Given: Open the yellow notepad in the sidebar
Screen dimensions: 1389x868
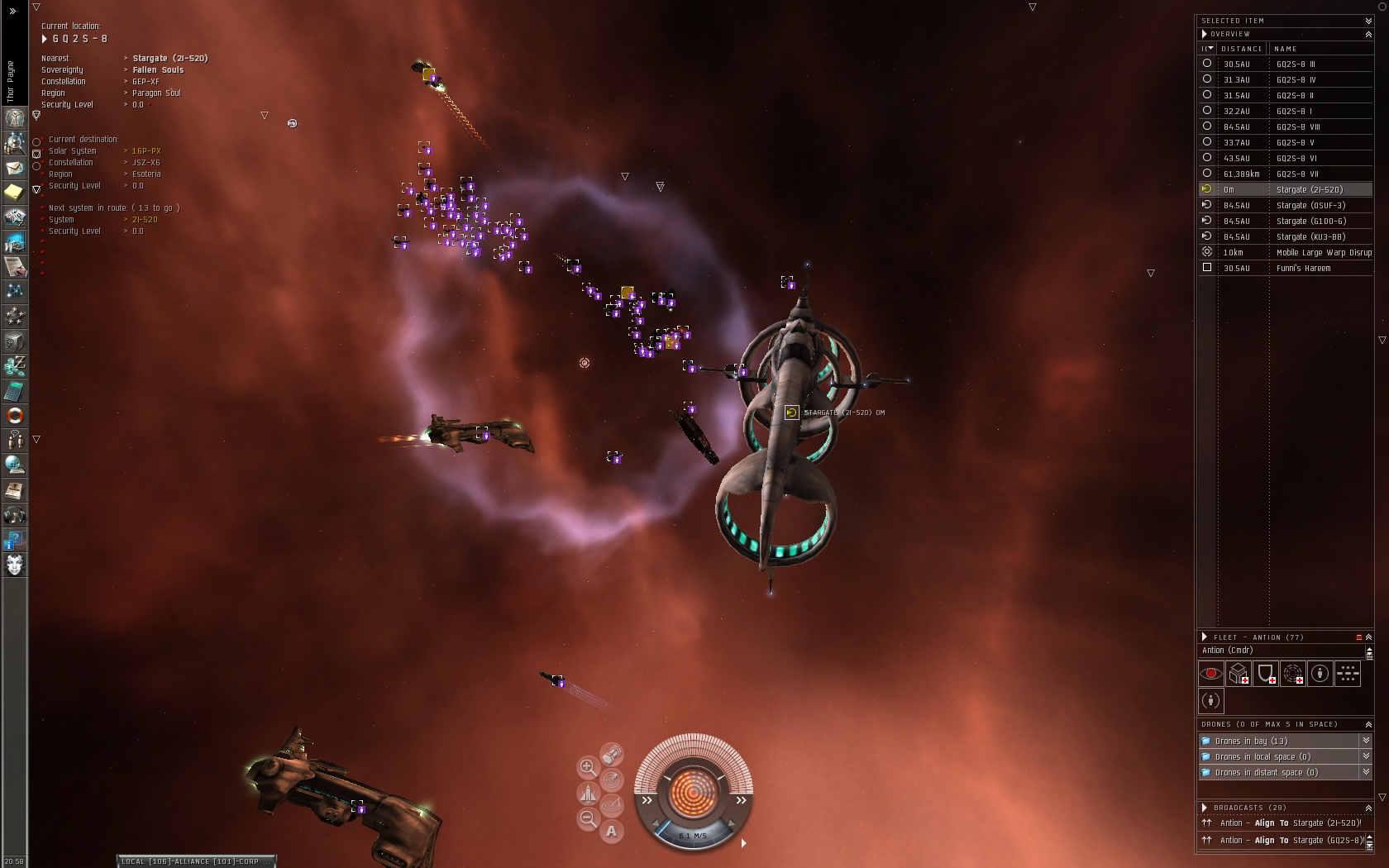Looking at the screenshot, I should pos(14,193).
